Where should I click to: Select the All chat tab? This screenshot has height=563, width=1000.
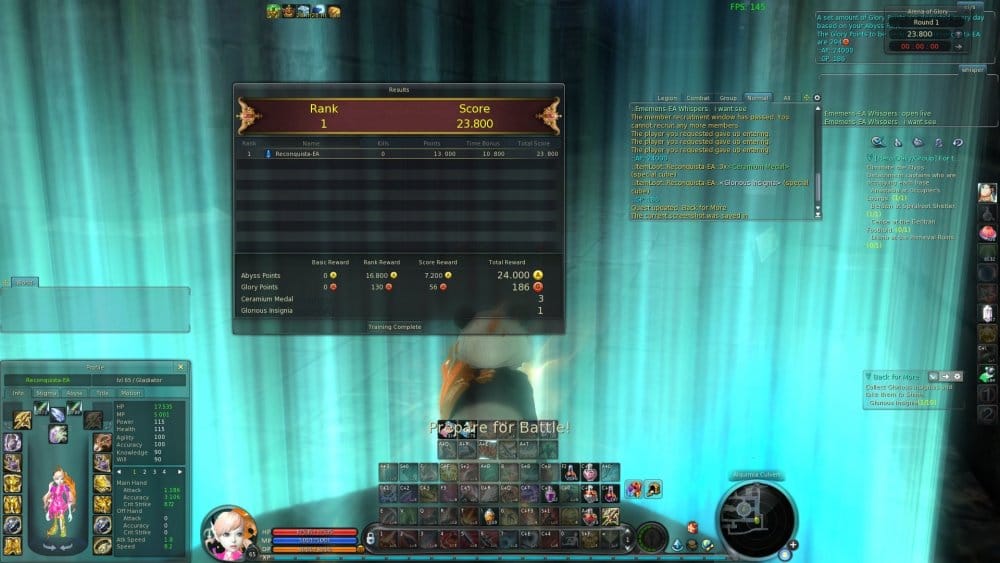pos(787,98)
